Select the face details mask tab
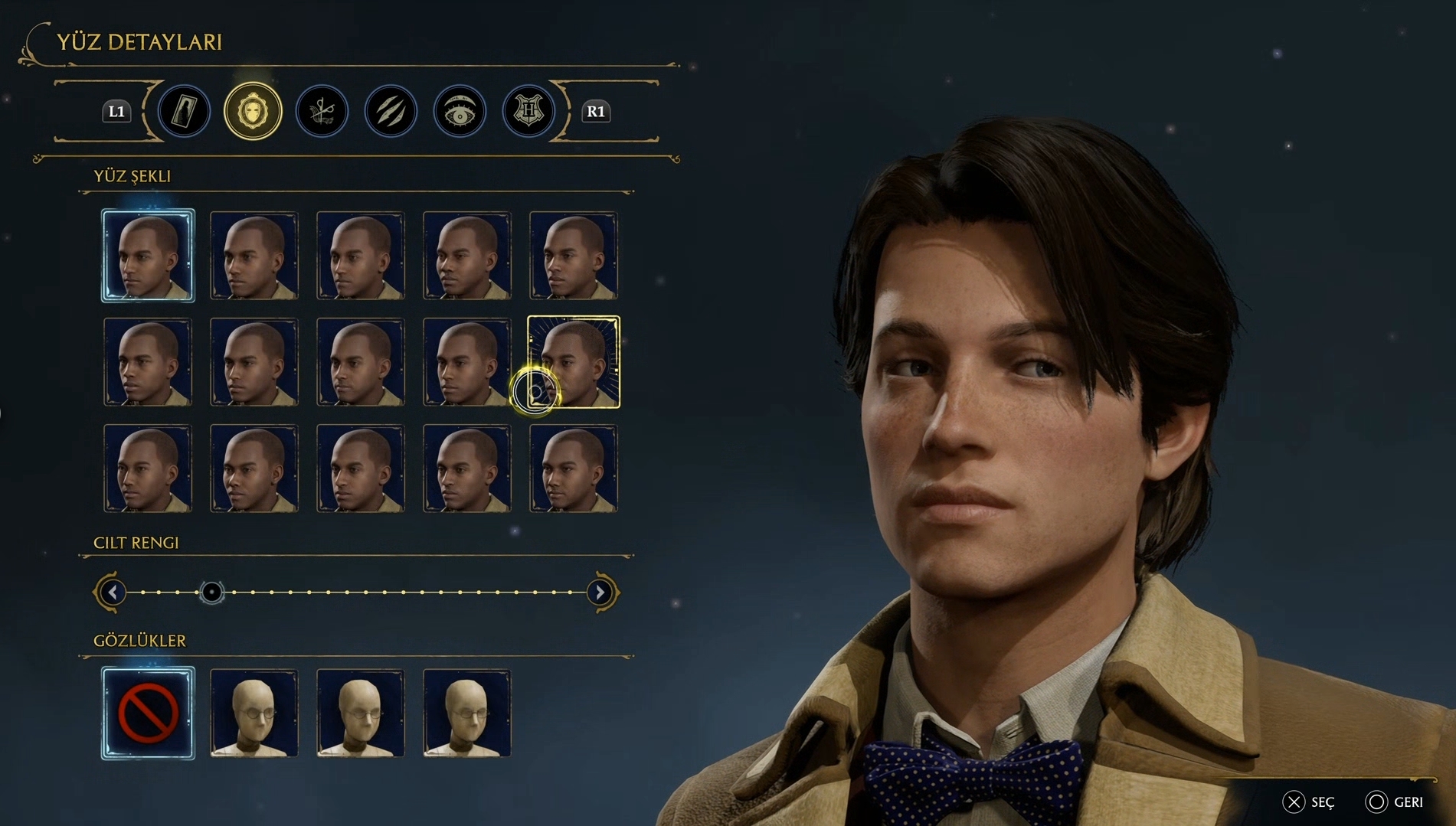Screen dimensions: 1456x826 coord(253,112)
